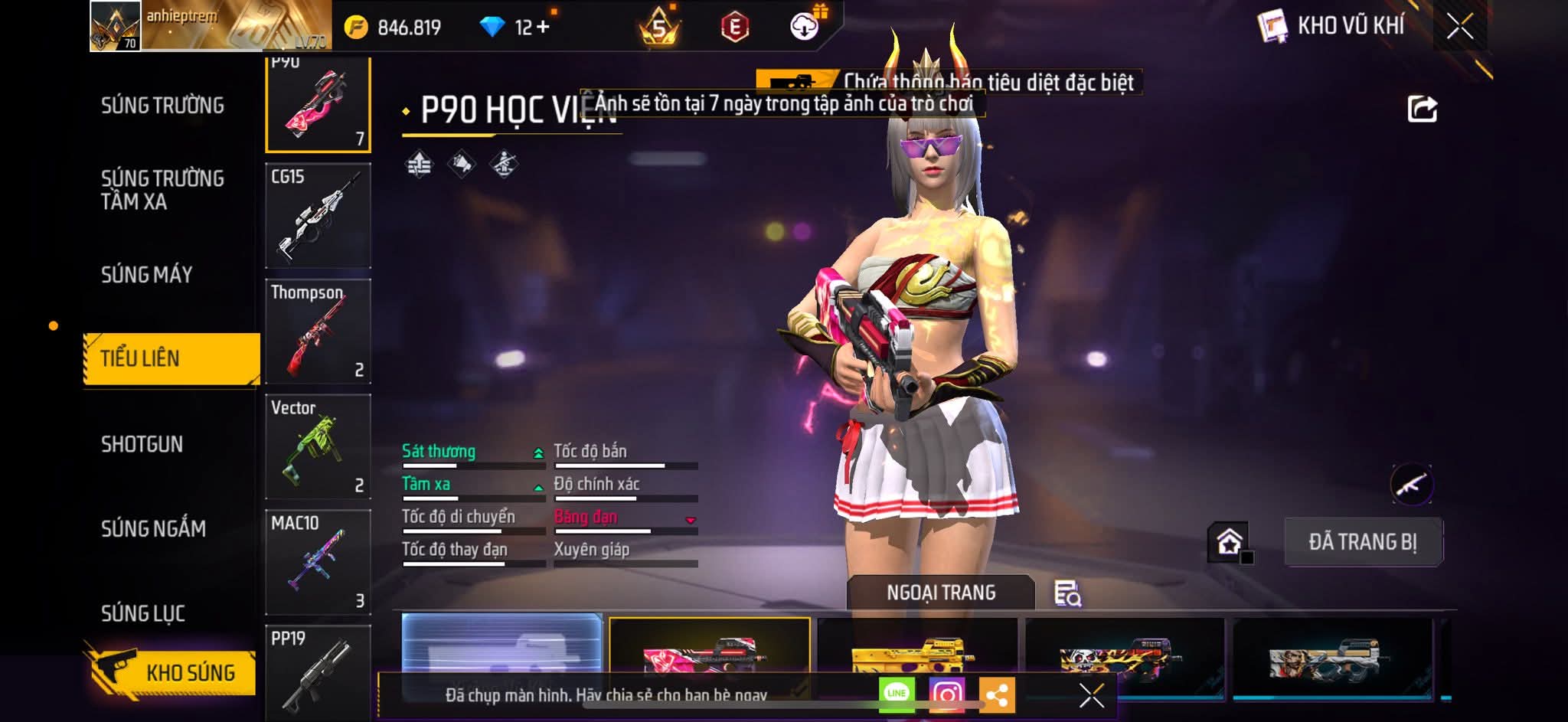Open the Súng Lục pistol category
The image size is (1568, 722).
click(143, 613)
